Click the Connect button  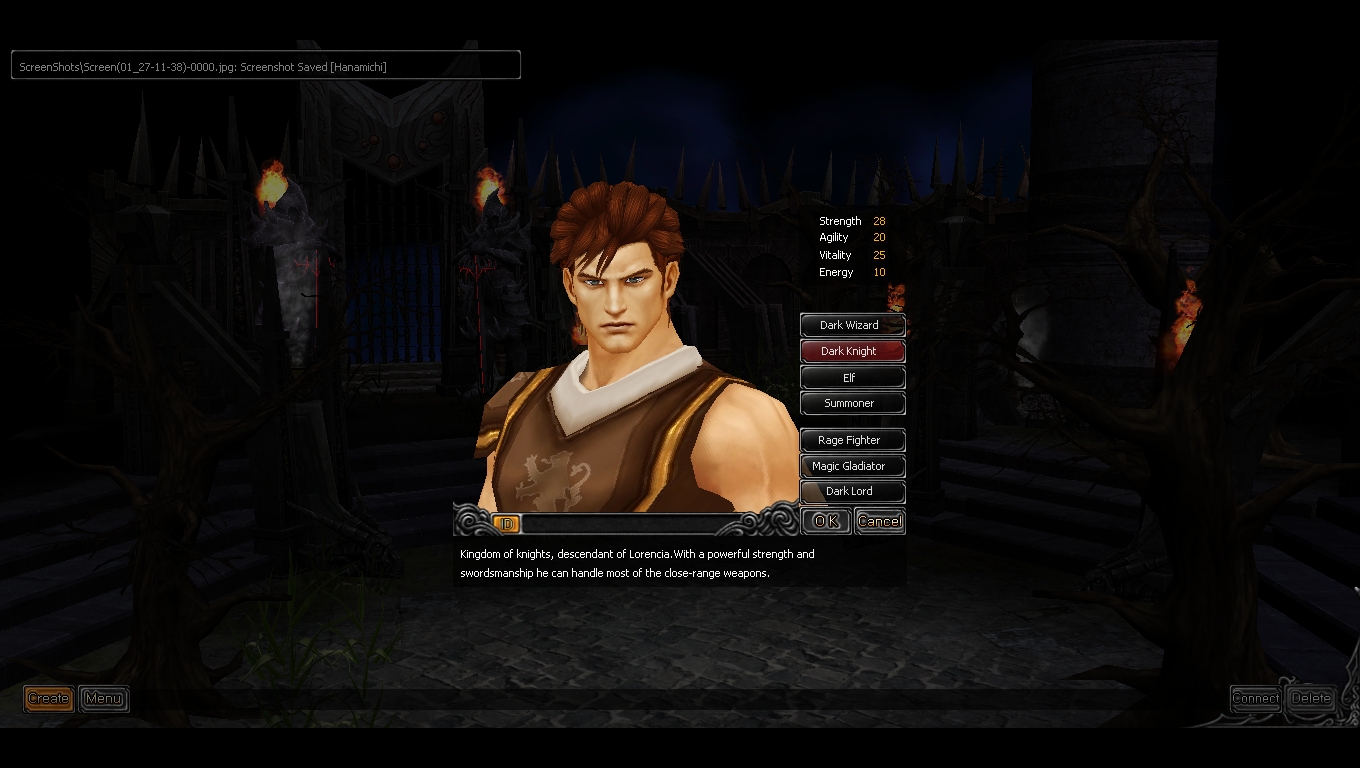coord(1255,698)
